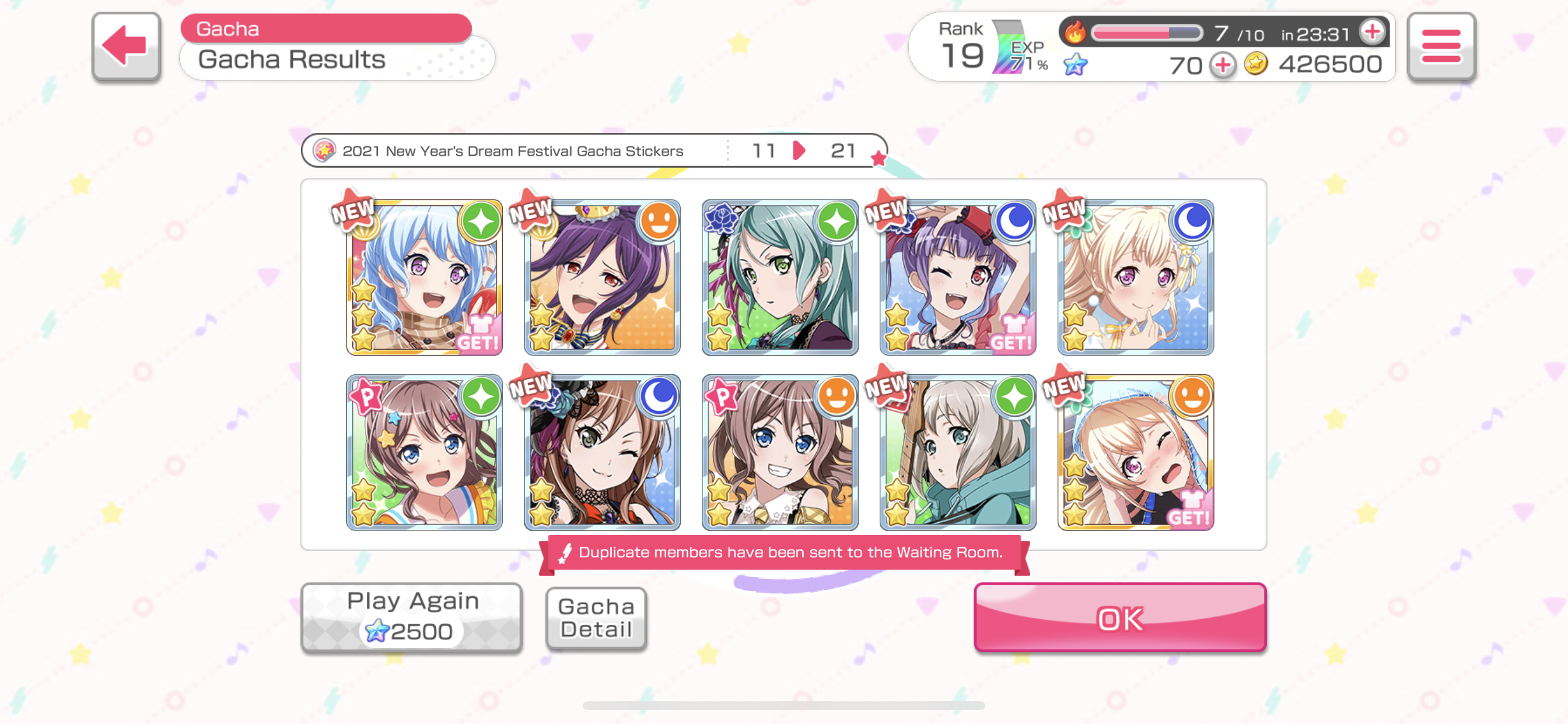Select the grinning brown-haired girl card

click(x=780, y=453)
